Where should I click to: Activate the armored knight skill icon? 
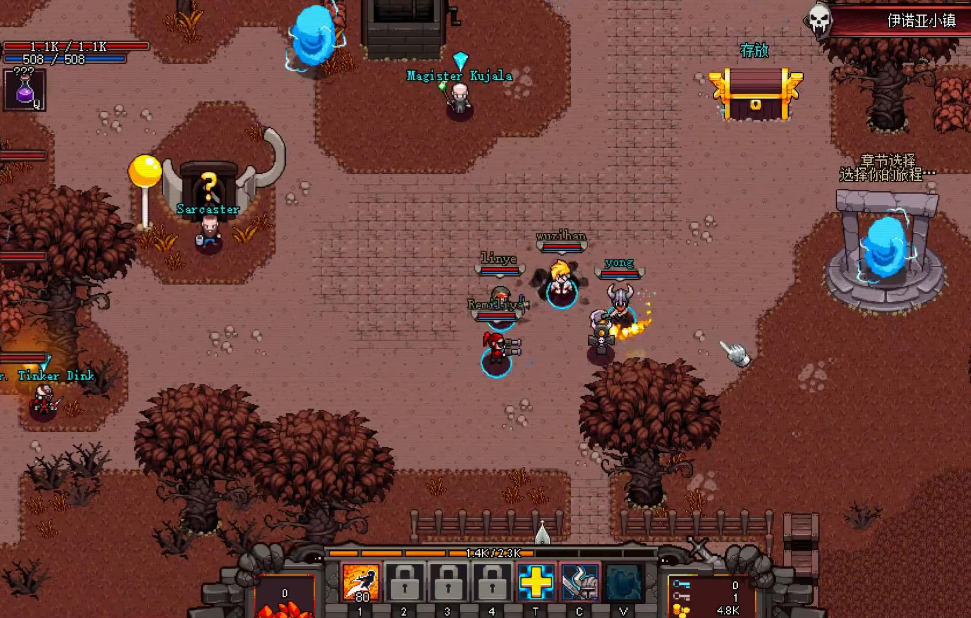[x=580, y=582]
